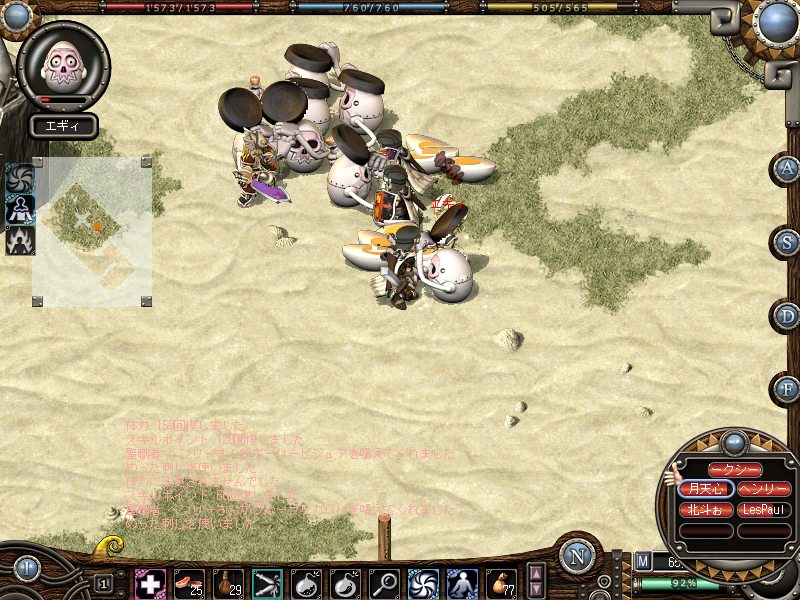Use the meat item with count 25
Screen dimensions: 800x600
pos(189,583)
